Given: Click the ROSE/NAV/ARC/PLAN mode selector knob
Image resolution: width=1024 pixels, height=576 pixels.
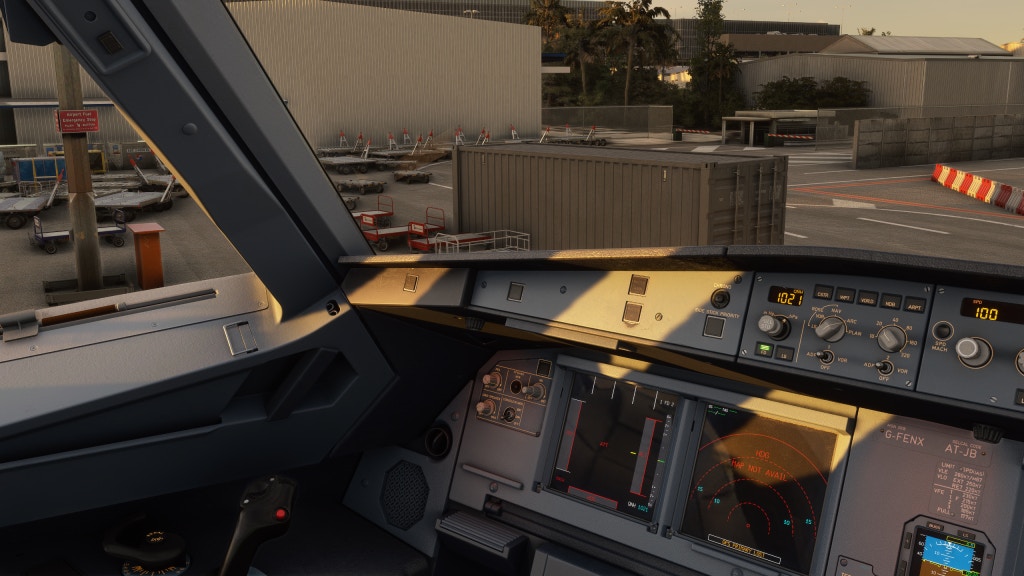Looking at the screenshot, I should (x=830, y=328).
